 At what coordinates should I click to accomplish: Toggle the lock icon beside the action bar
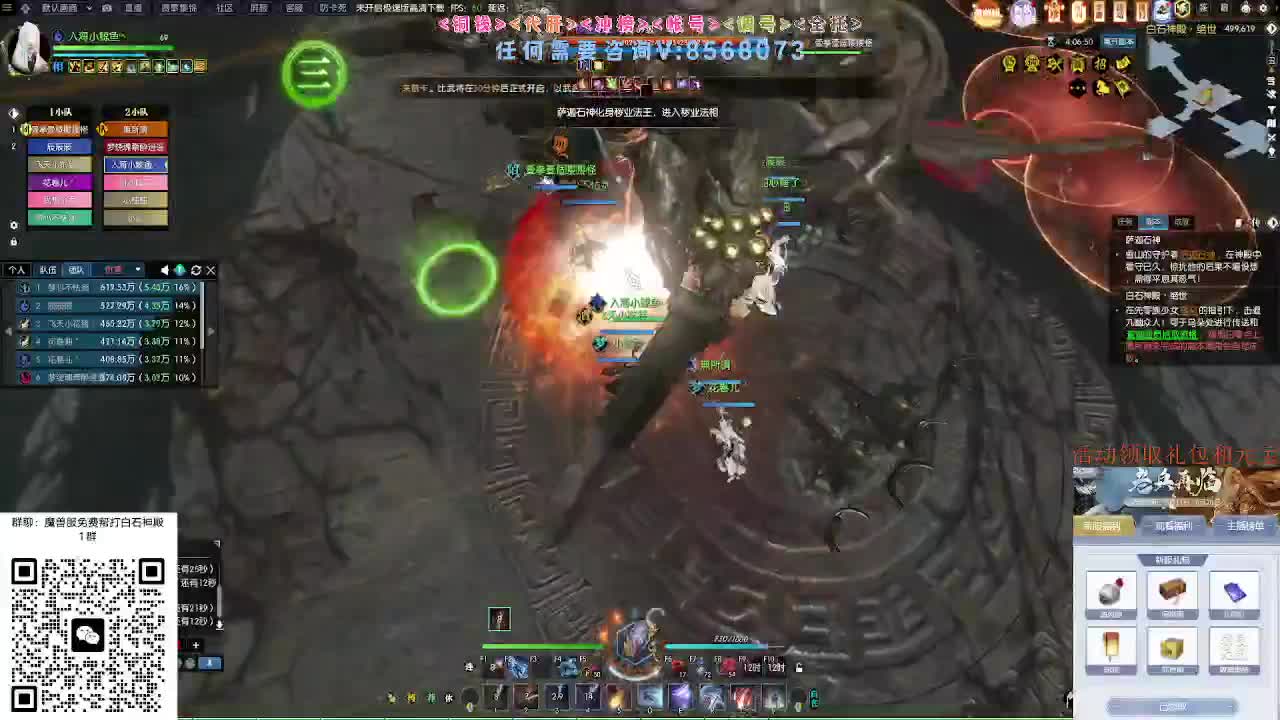pos(798,668)
